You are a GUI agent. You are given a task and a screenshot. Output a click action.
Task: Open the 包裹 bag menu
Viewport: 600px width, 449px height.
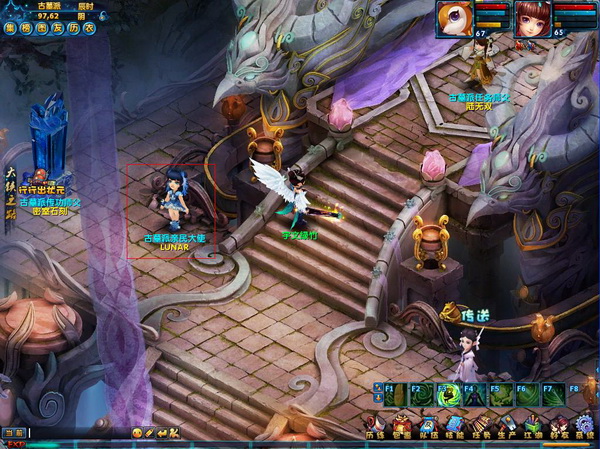coord(401,424)
